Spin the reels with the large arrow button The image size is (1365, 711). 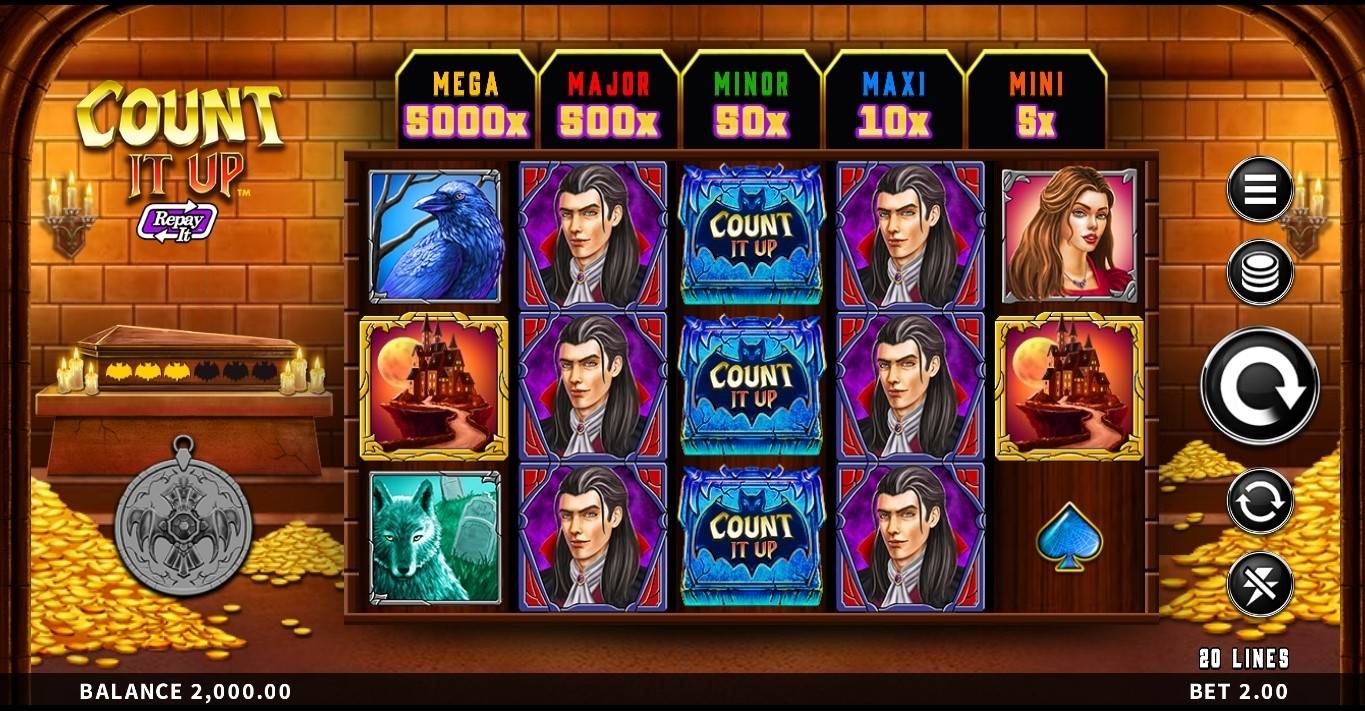[1260, 386]
